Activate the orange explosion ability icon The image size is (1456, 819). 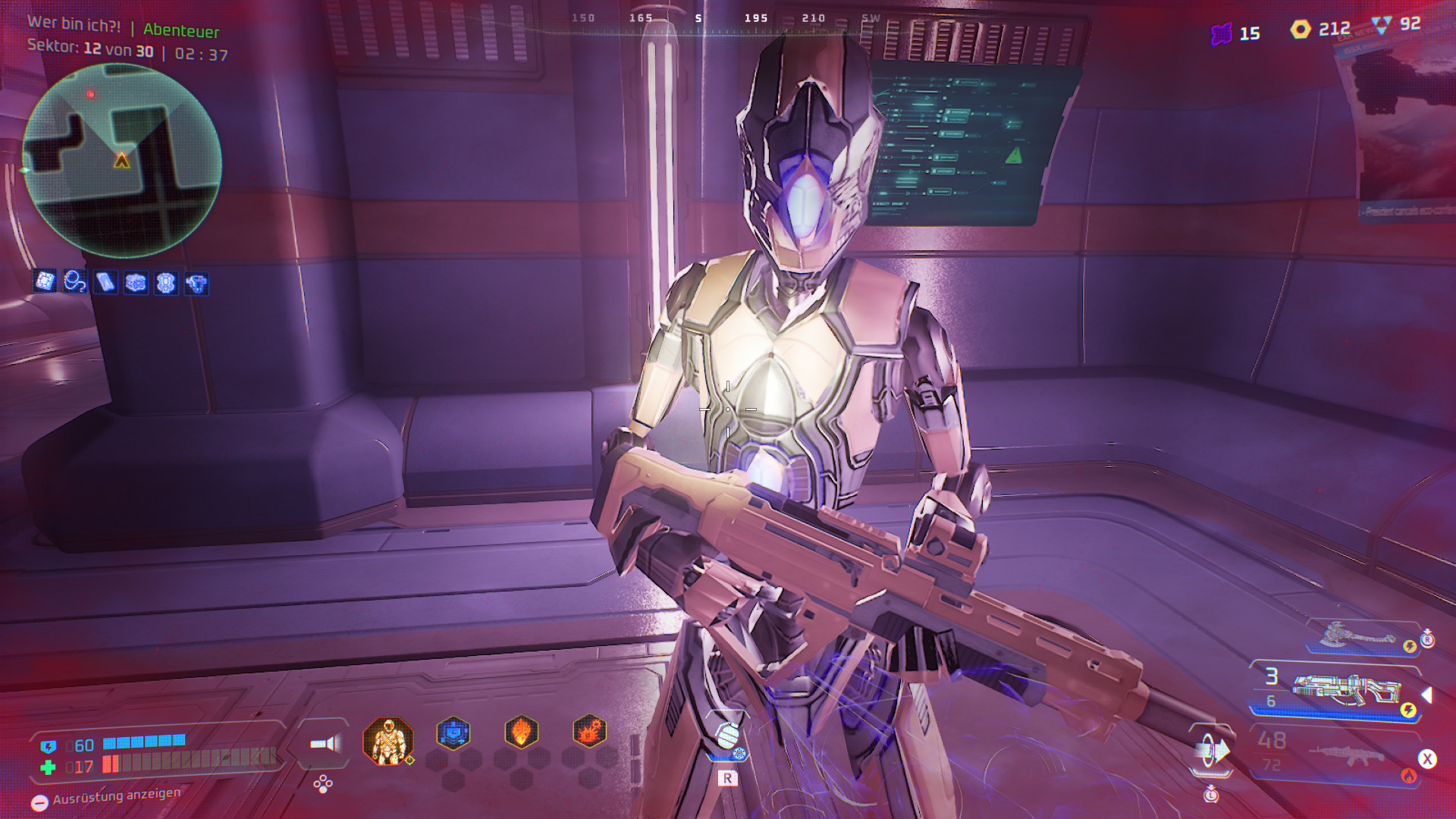pos(589,733)
